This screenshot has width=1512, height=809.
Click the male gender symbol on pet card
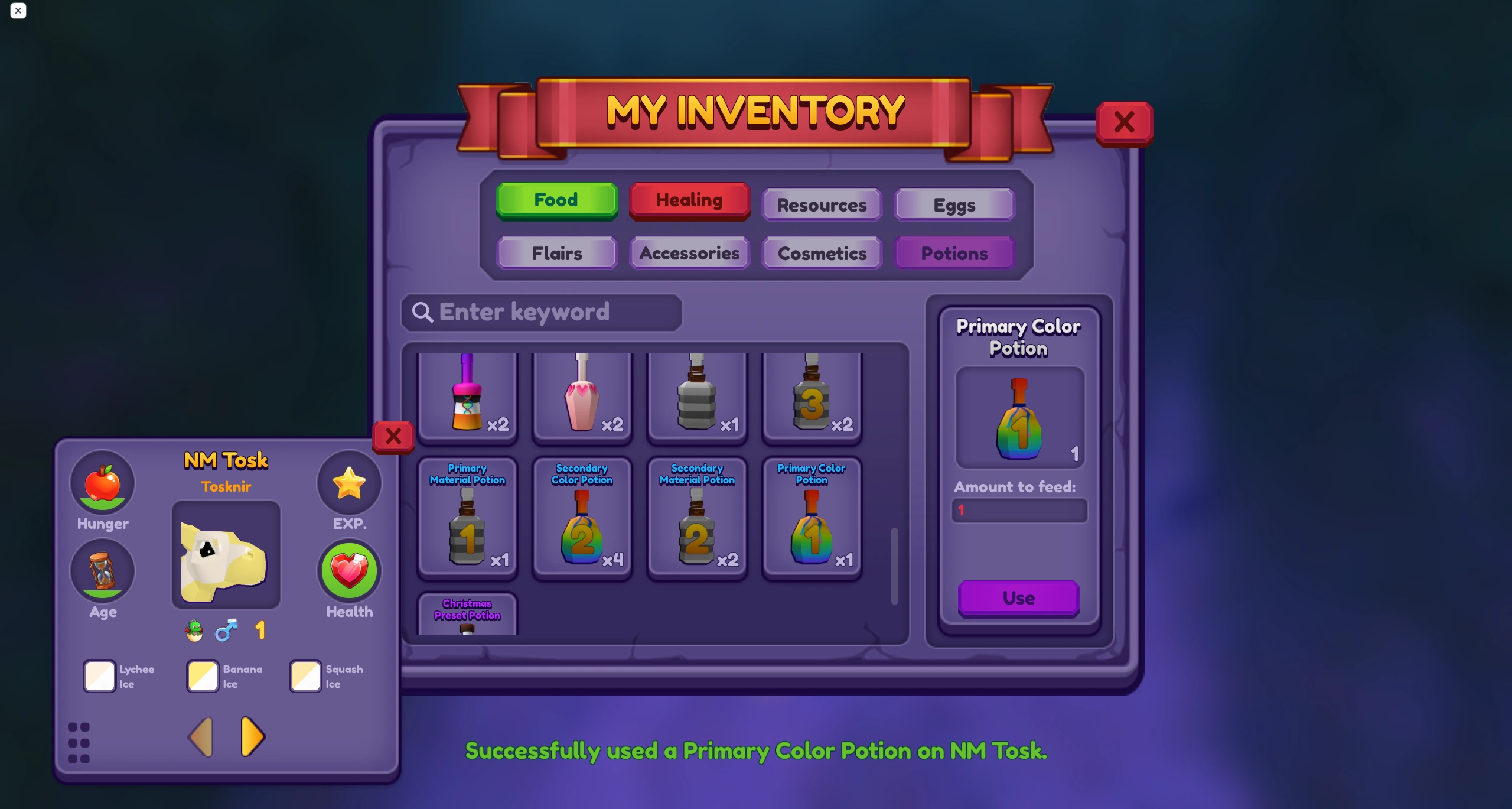point(227,630)
